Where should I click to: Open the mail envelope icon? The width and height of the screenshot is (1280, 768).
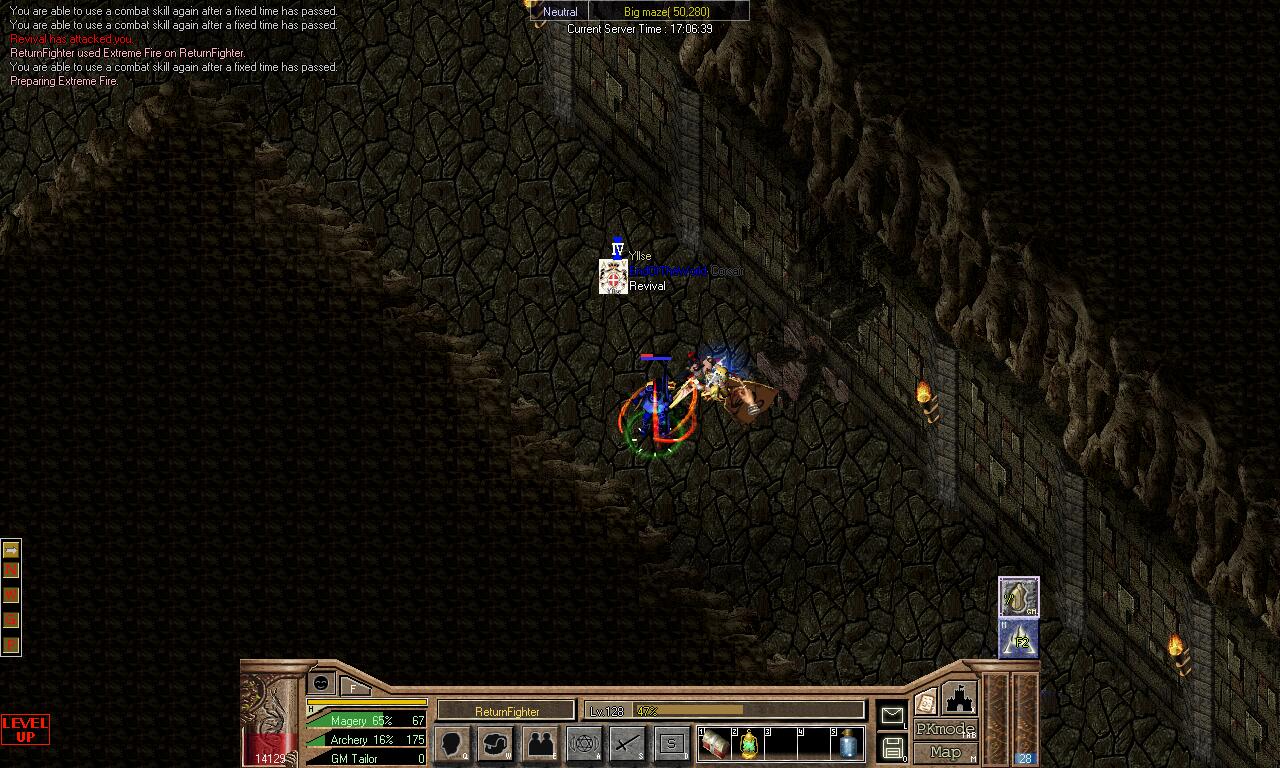(x=891, y=714)
